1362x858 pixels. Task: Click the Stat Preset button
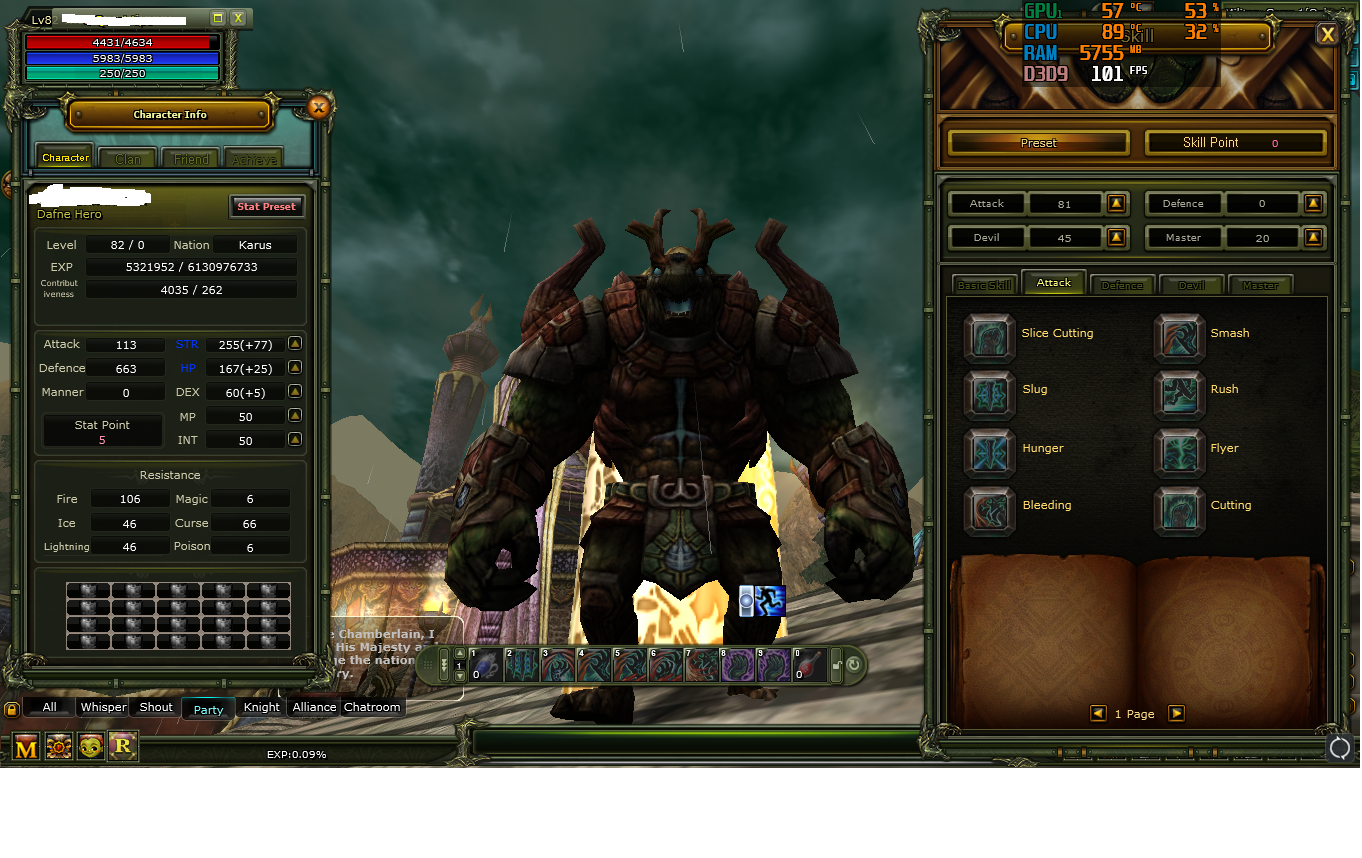coord(267,206)
